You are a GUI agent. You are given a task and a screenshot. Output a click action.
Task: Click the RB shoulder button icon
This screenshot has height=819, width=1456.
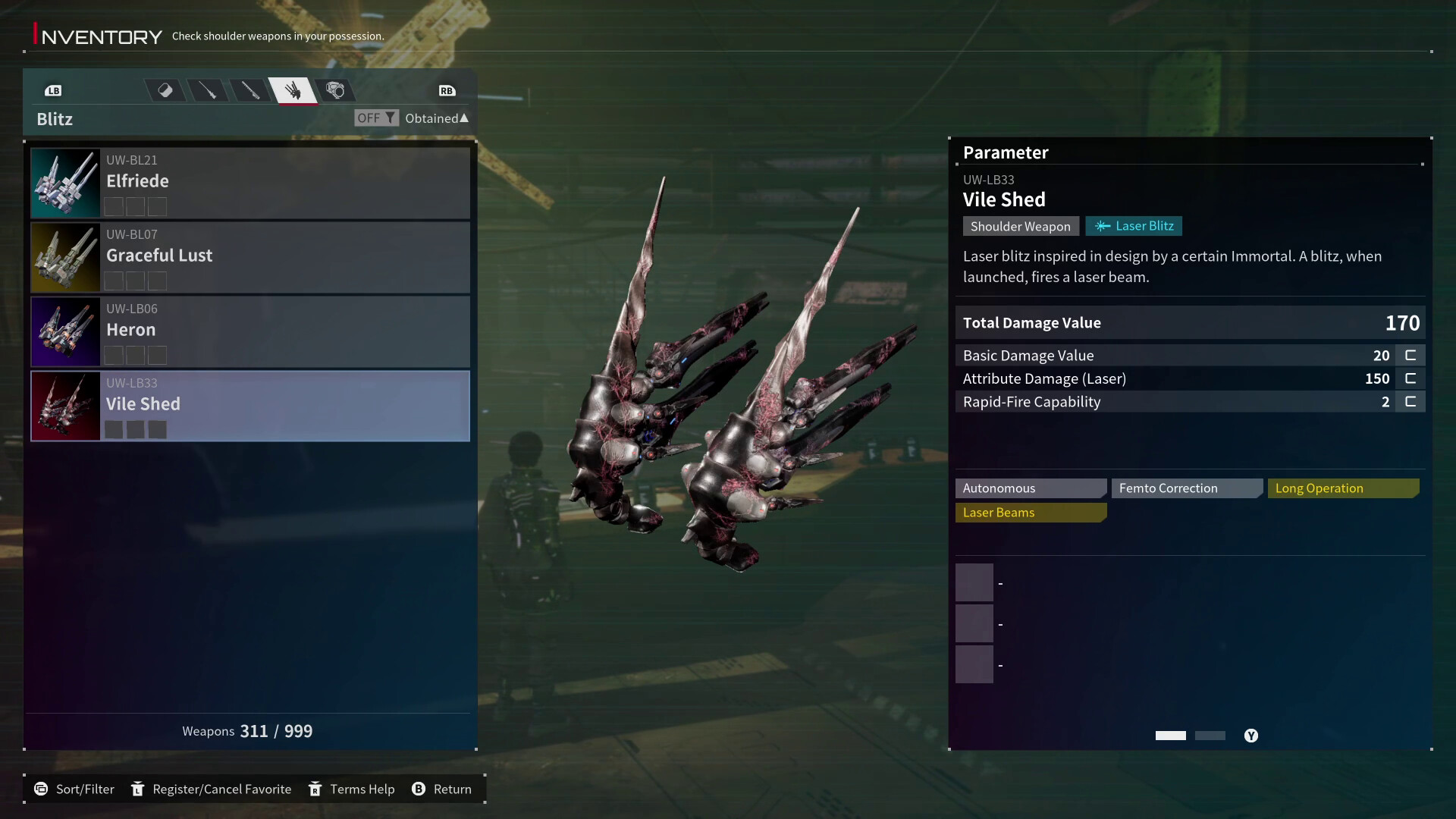447,90
